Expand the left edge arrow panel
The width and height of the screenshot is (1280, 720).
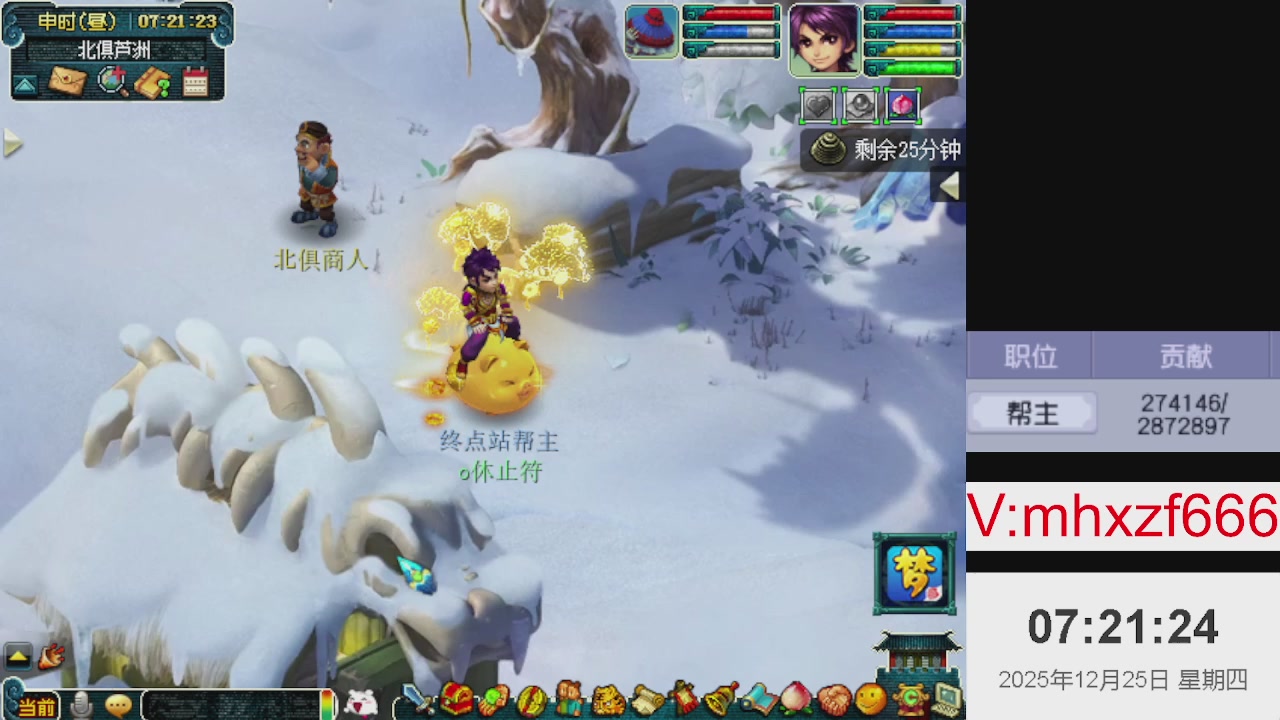(x=12, y=144)
